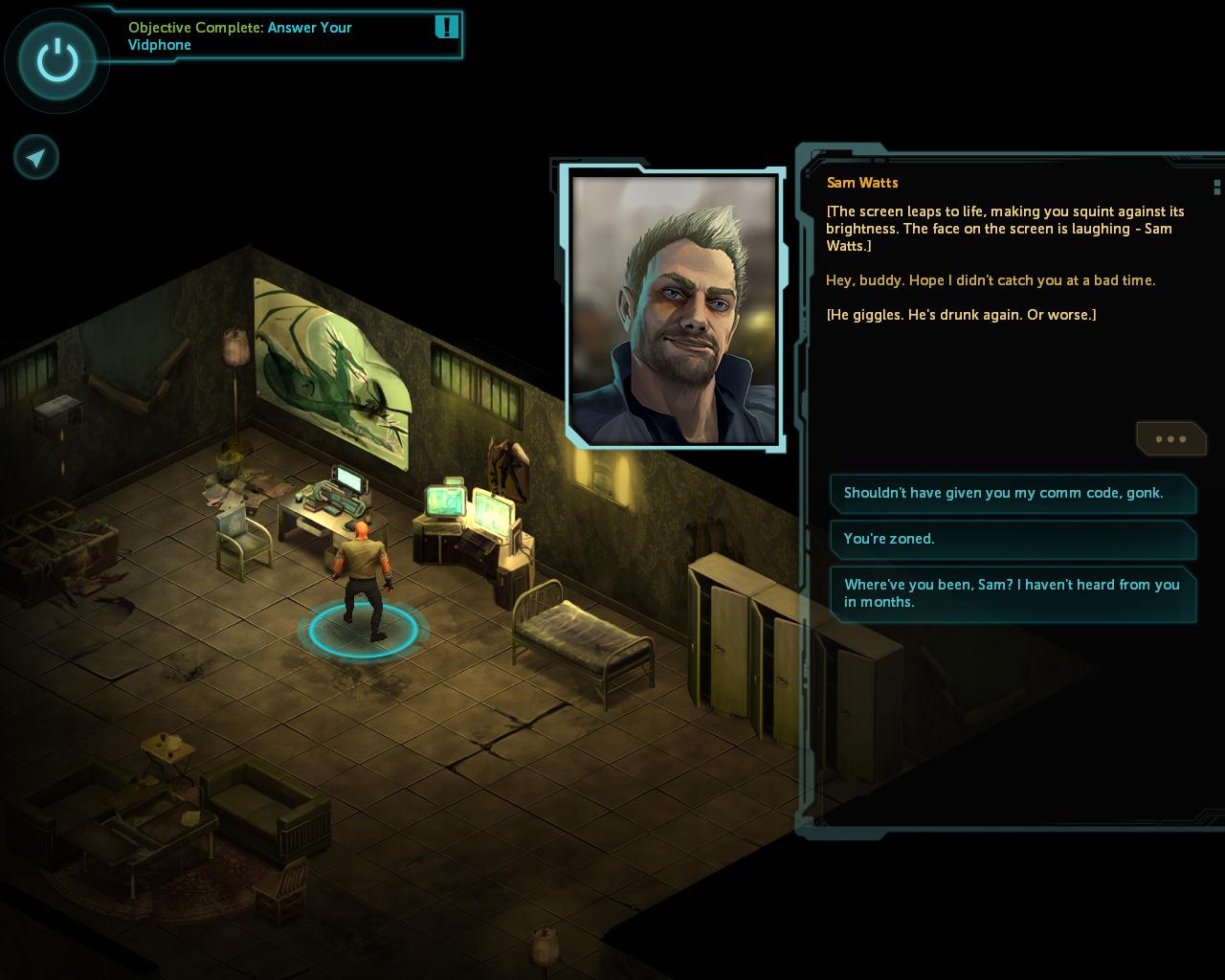Select "Where've you been, Sam?" reply
Image resolution: width=1225 pixels, height=980 pixels.
[x=1013, y=593]
